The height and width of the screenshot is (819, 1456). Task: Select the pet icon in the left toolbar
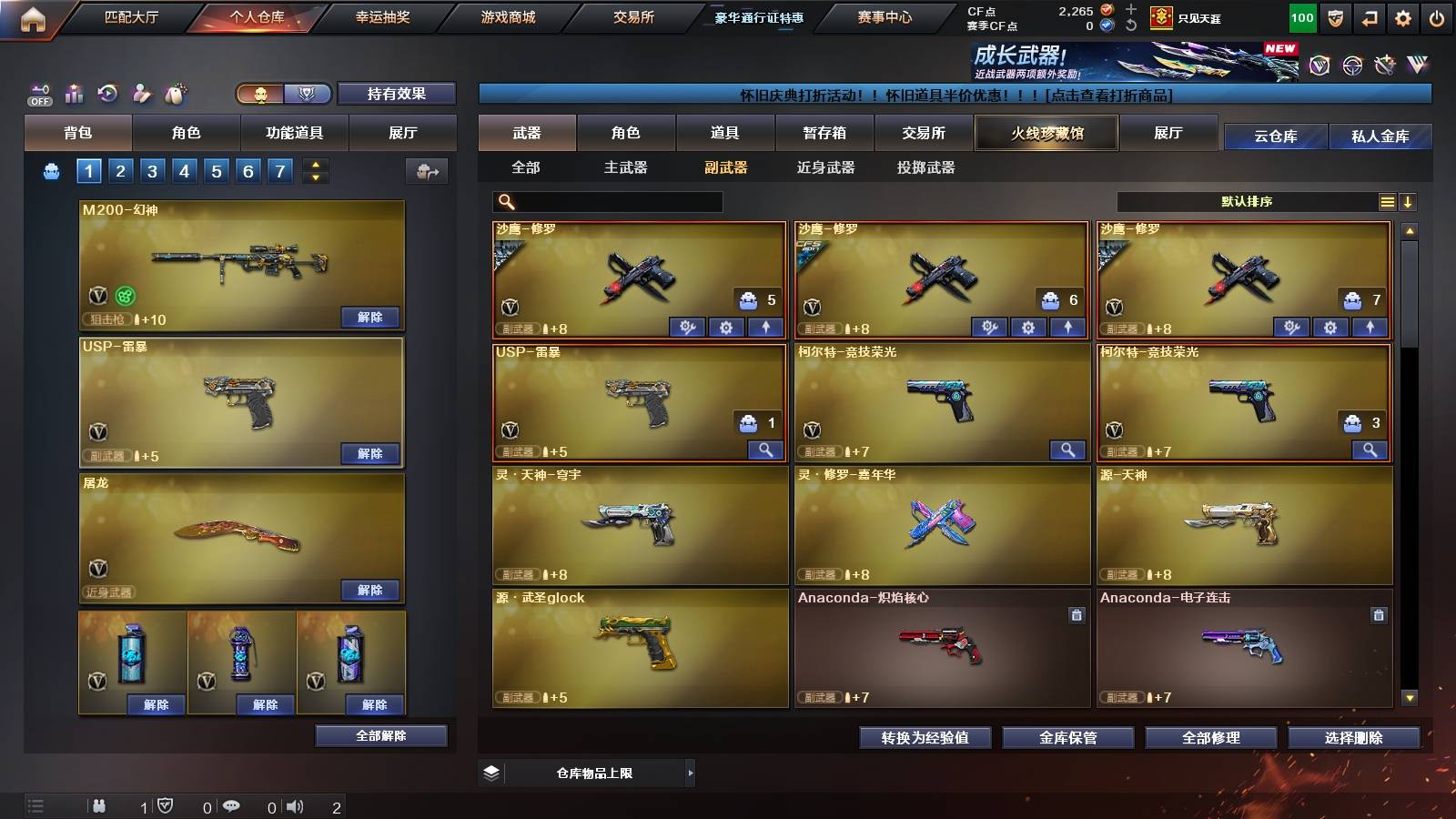point(175,92)
